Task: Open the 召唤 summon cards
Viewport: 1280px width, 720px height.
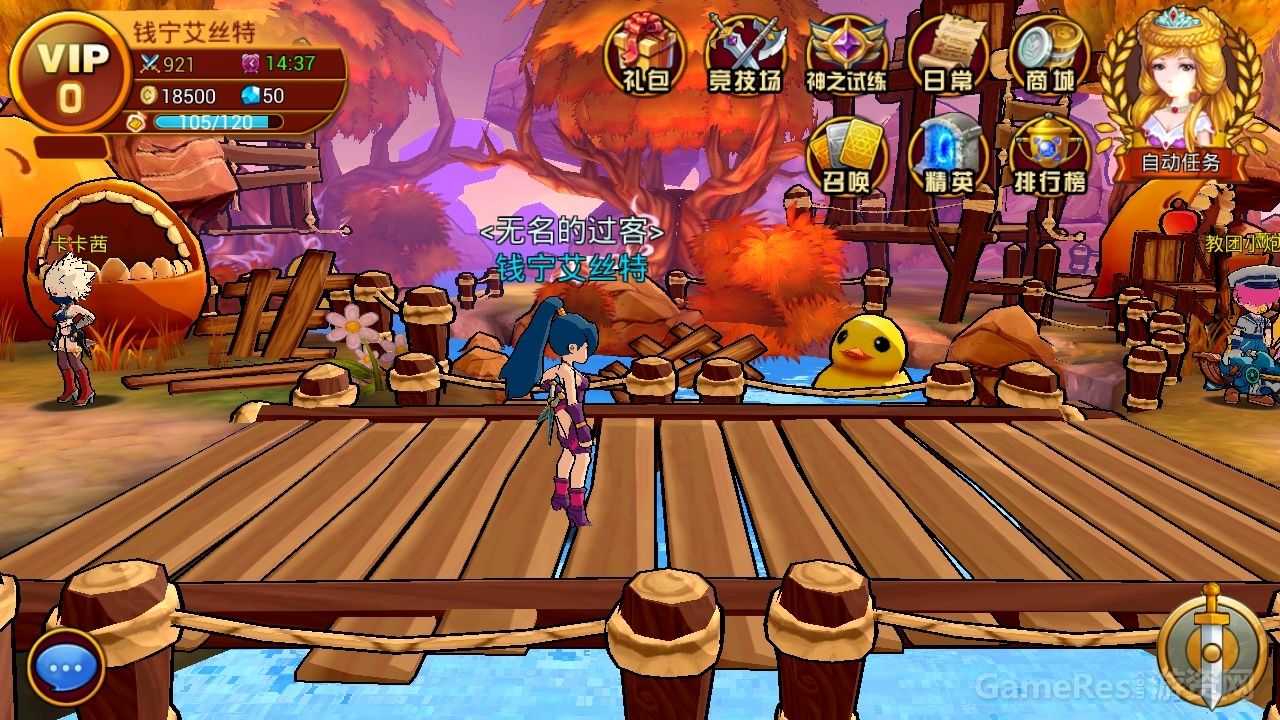Action: [846, 155]
